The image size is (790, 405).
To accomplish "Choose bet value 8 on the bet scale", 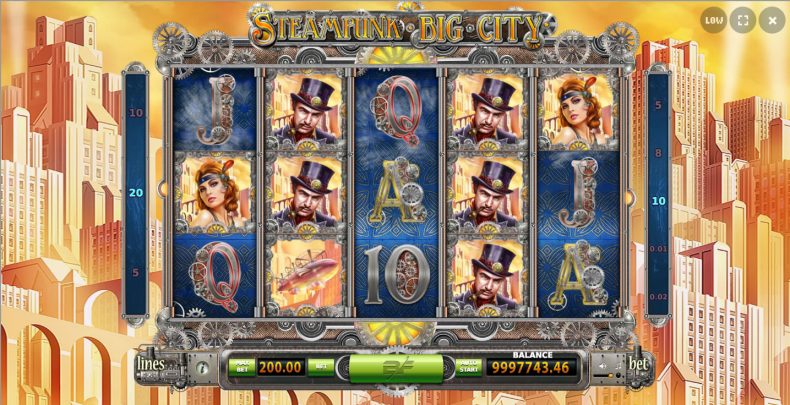I will tap(657, 153).
